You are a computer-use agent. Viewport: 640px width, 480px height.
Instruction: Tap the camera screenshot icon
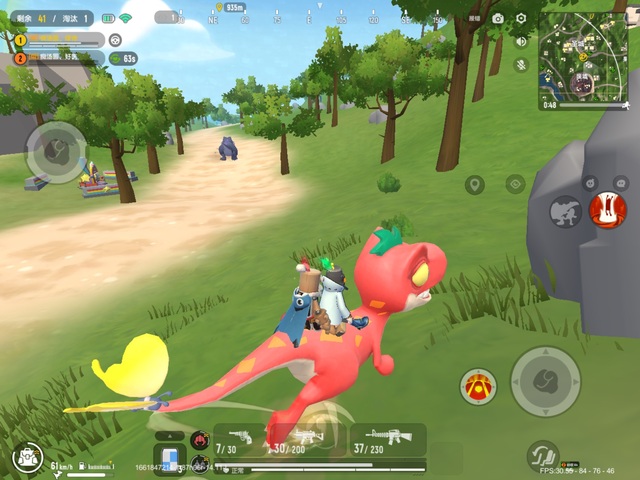point(497,18)
